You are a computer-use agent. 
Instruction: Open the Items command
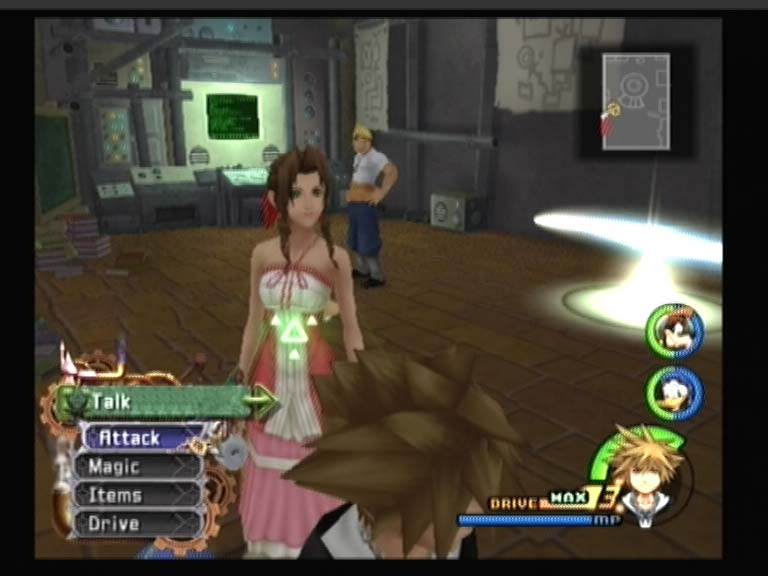pyautogui.click(x=135, y=494)
